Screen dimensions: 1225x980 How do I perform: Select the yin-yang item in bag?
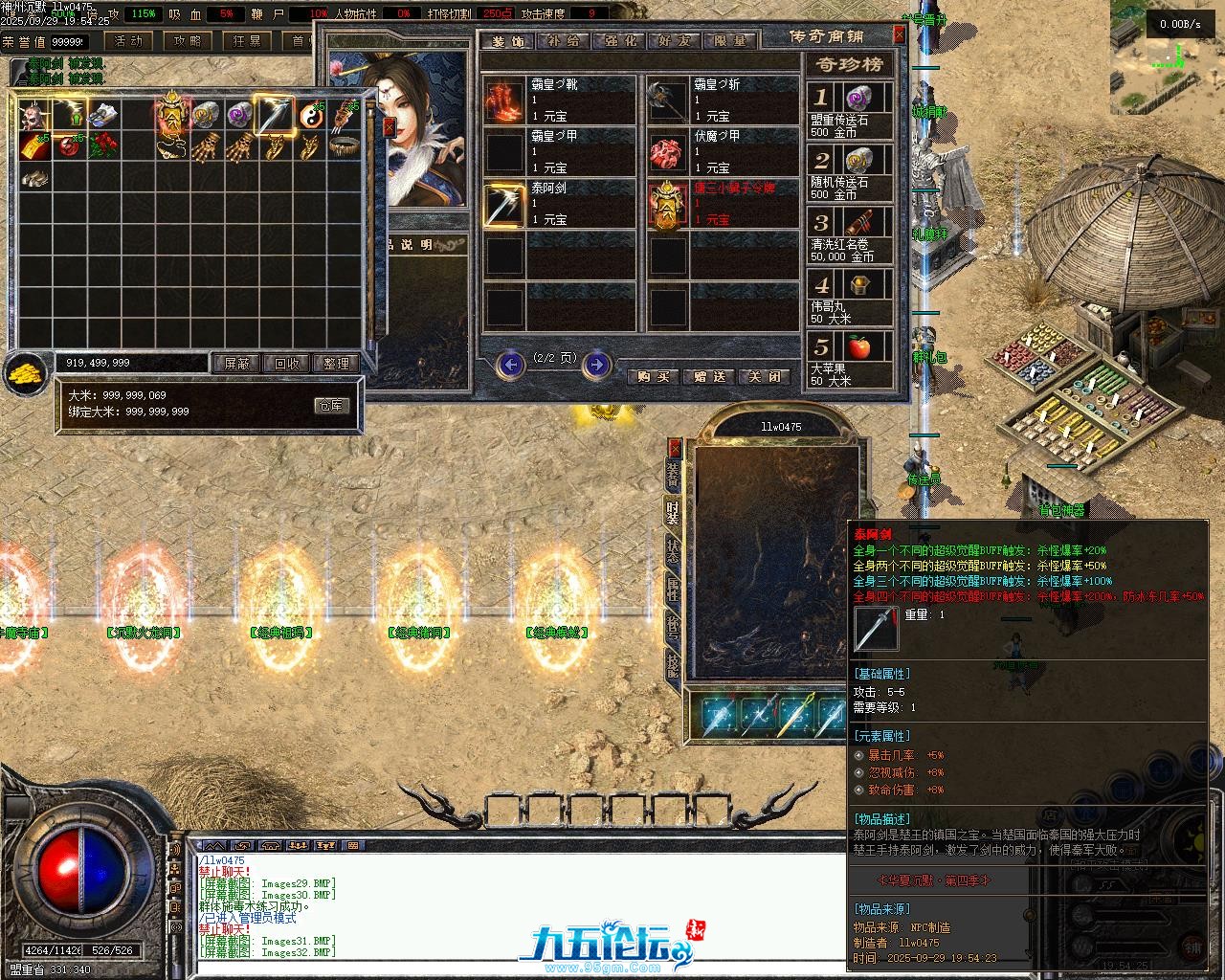(310, 115)
